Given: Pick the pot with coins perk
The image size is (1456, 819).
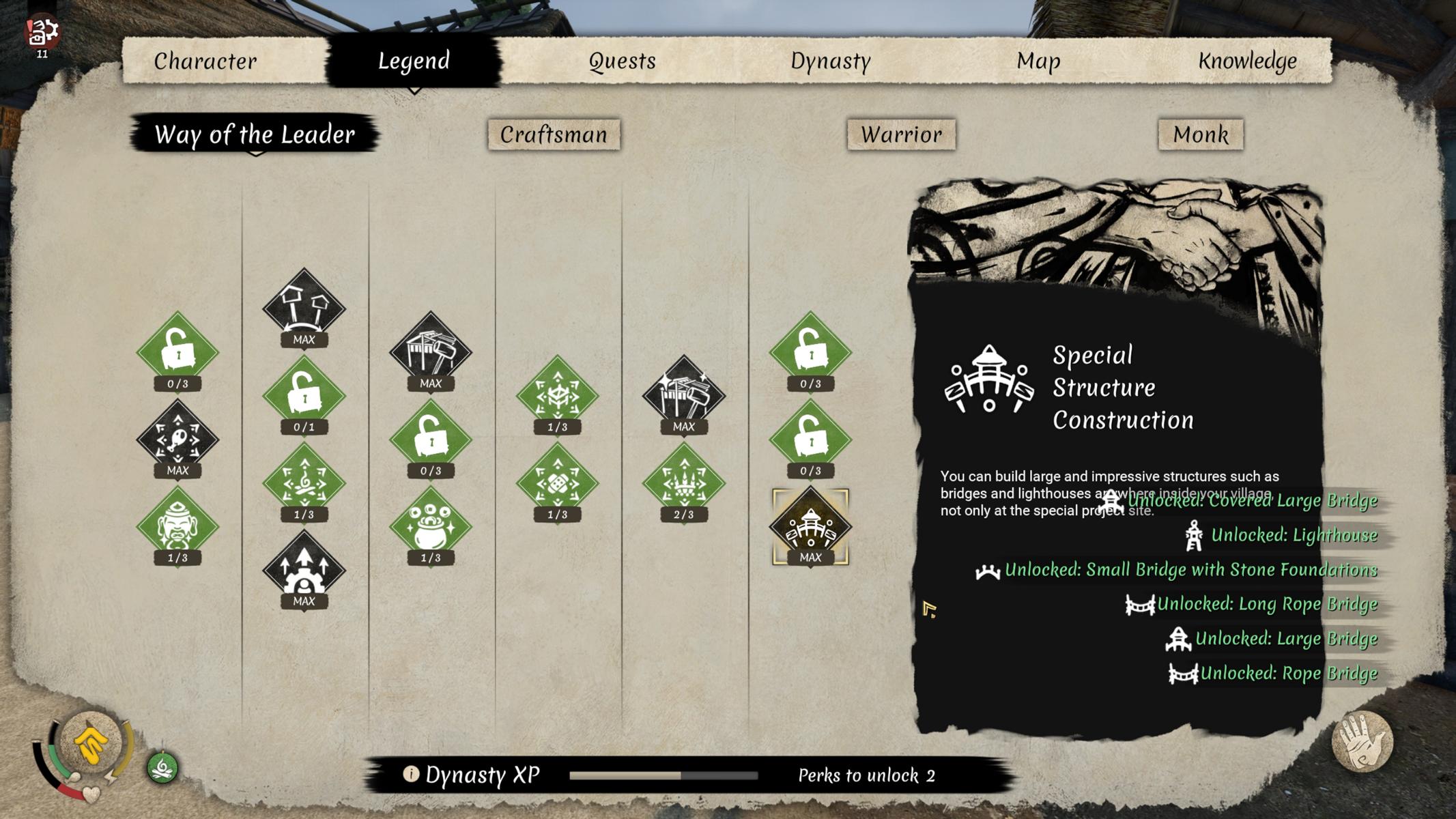Looking at the screenshot, I should coord(430,526).
